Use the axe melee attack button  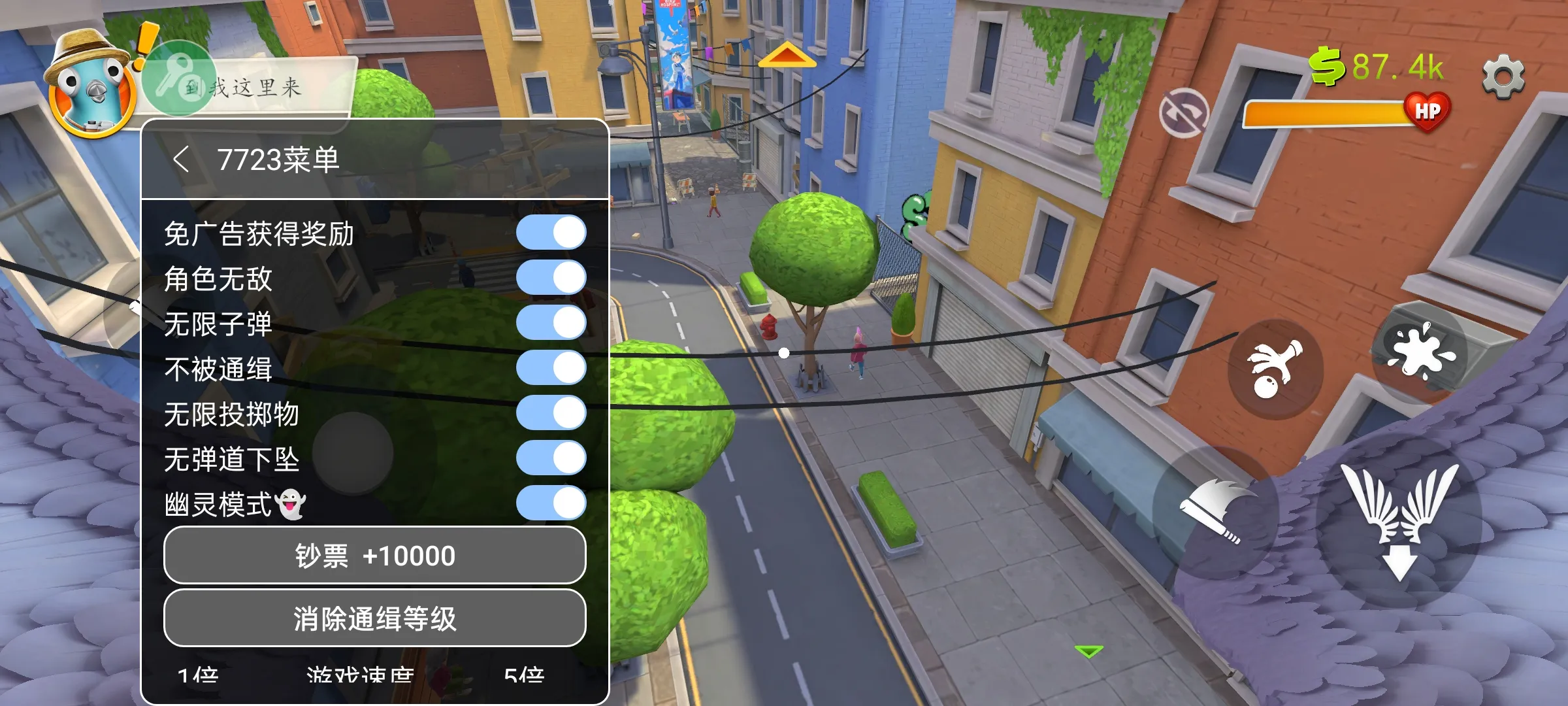click(x=1215, y=510)
